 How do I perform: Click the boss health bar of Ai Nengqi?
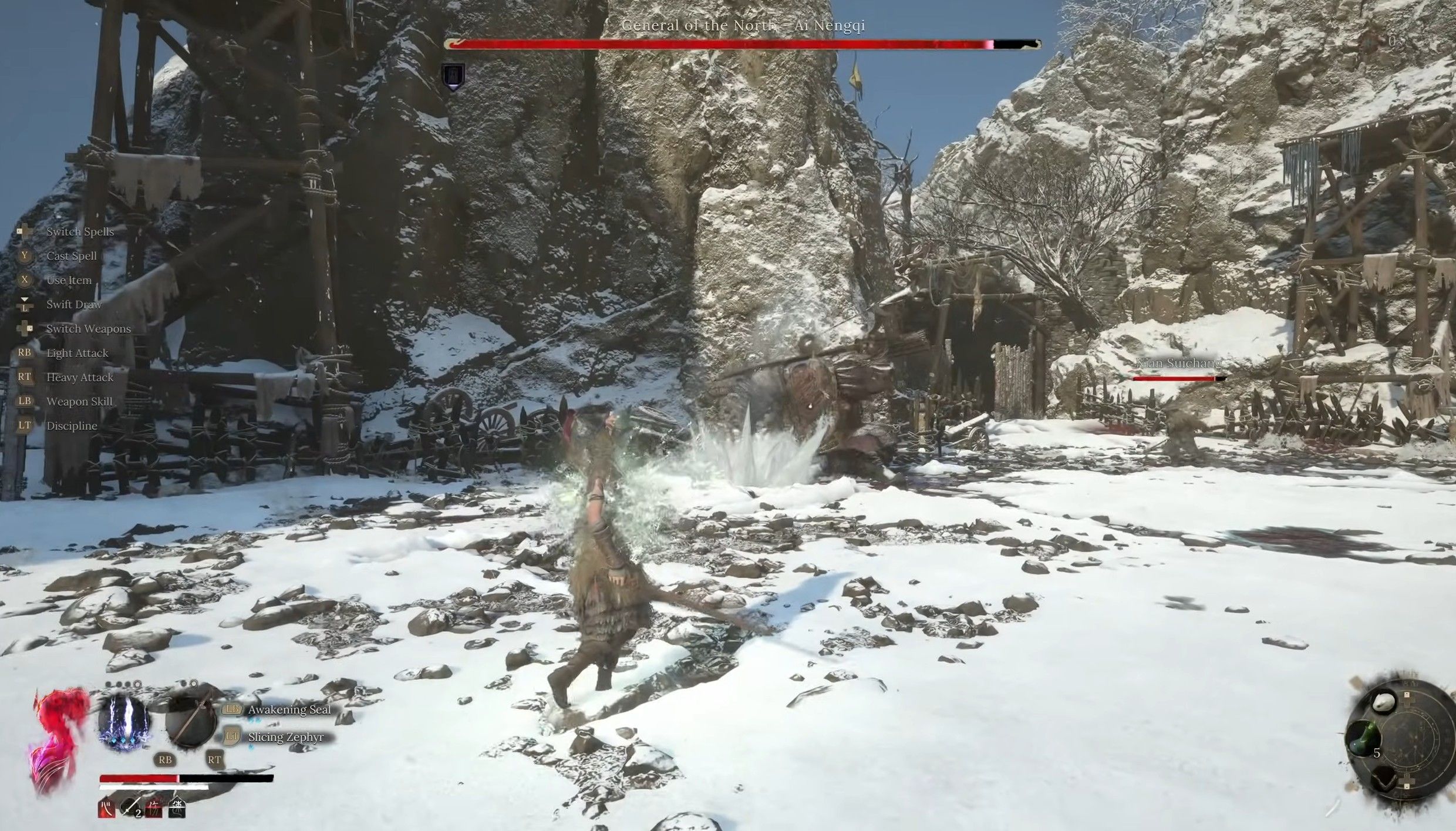point(746,42)
